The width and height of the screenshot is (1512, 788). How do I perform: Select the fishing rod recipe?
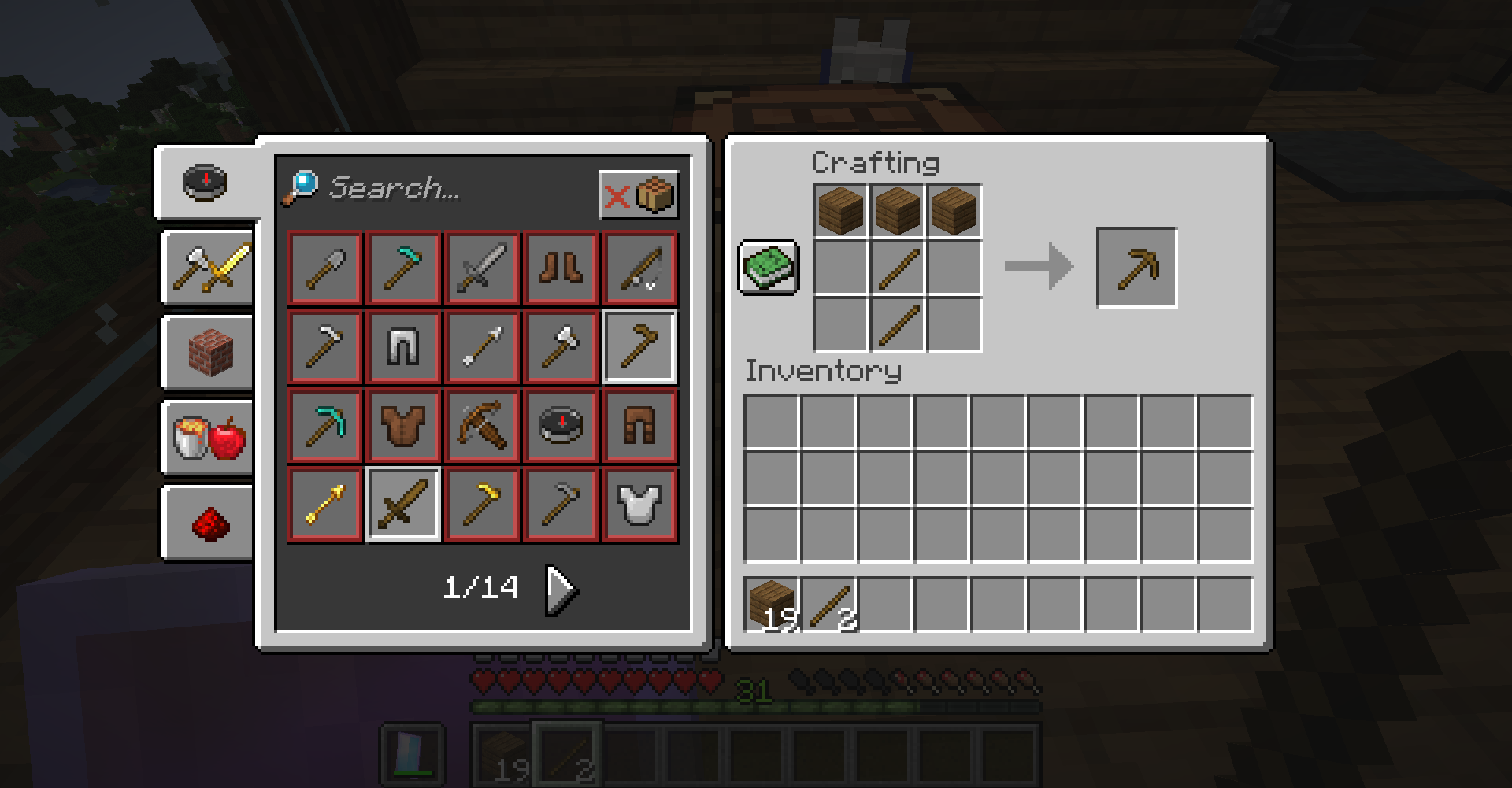(639, 268)
